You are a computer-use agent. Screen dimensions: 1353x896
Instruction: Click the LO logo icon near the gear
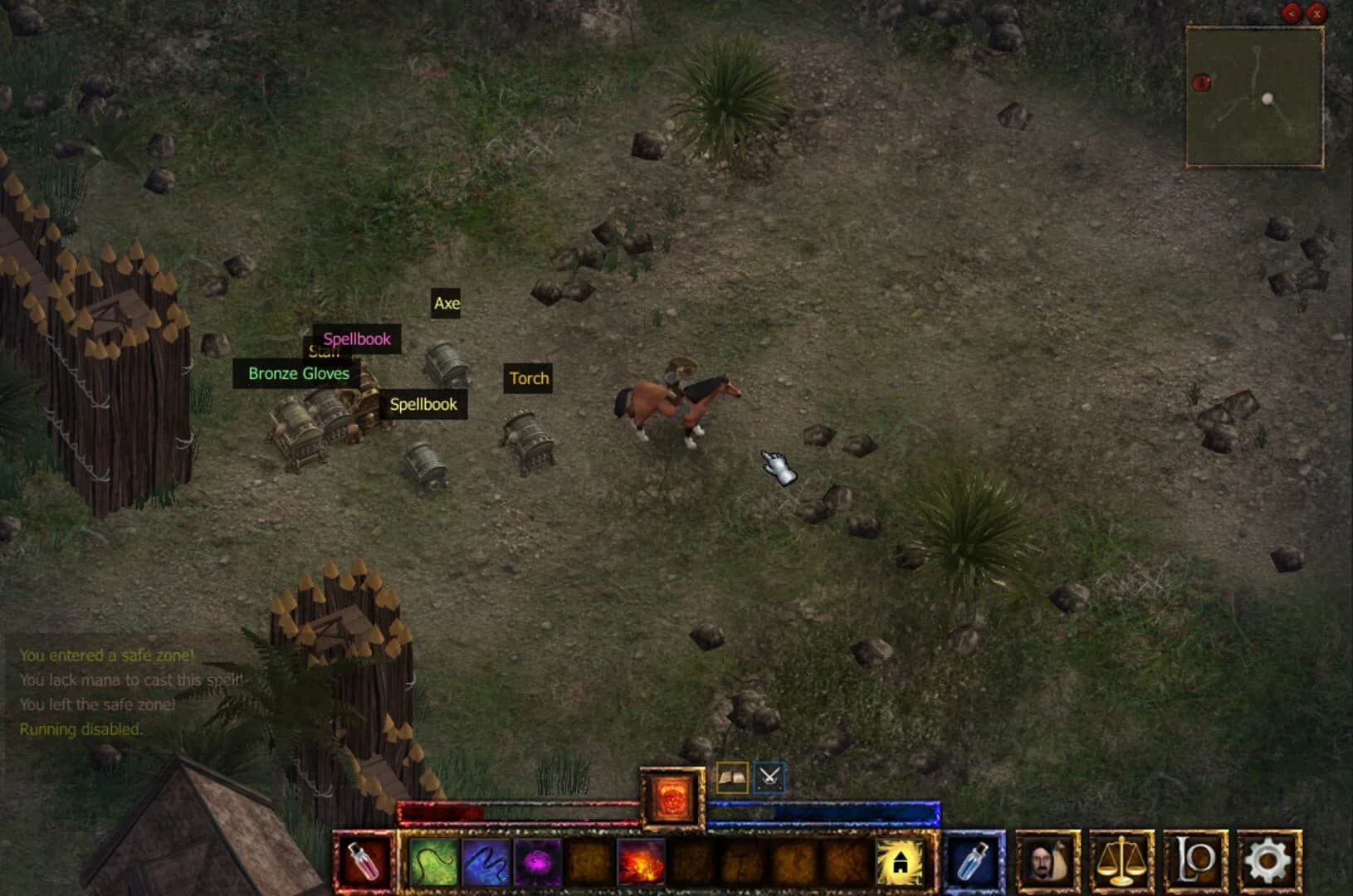coord(1195,863)
